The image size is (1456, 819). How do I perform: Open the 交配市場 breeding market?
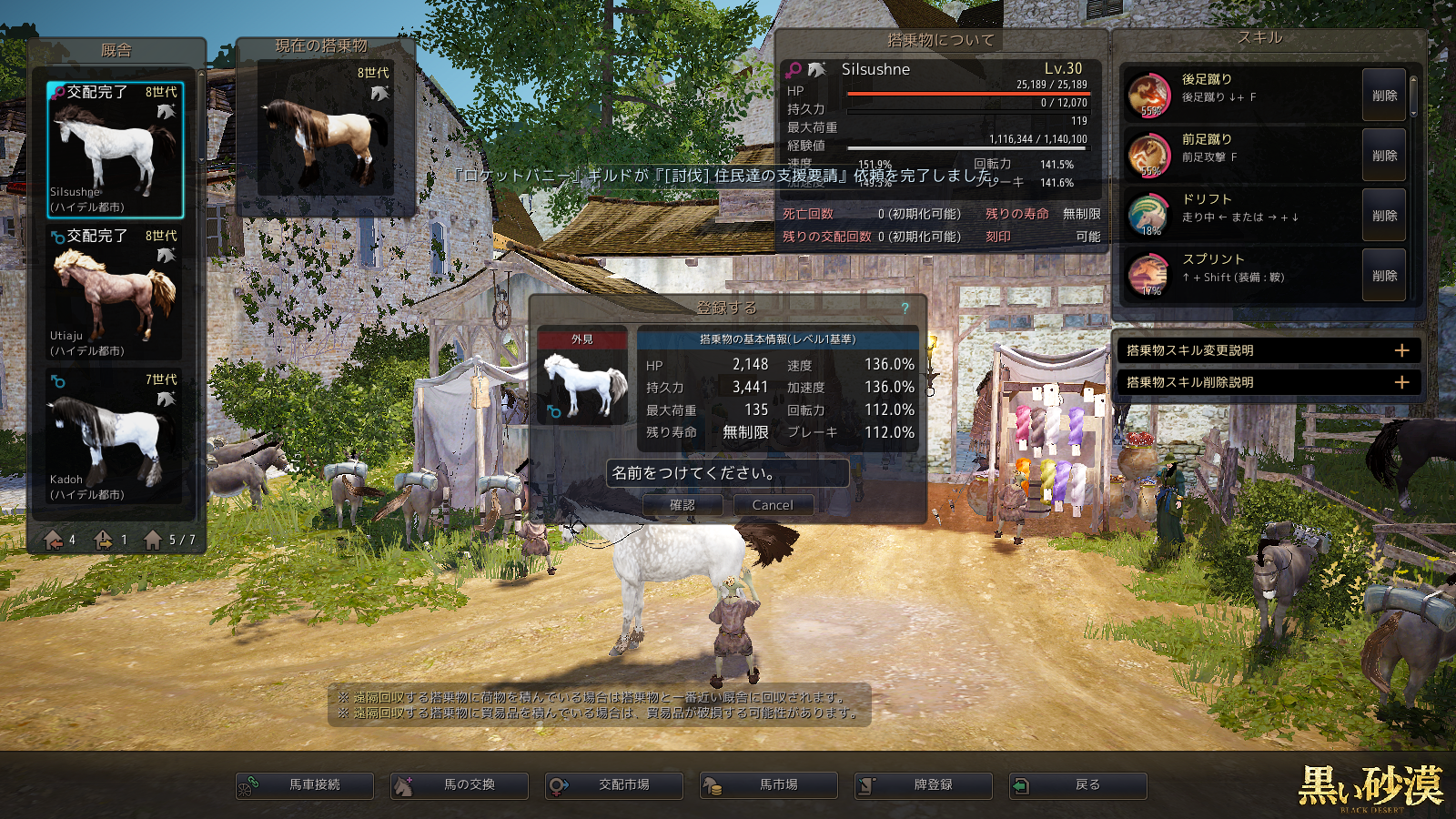(614, 785)
